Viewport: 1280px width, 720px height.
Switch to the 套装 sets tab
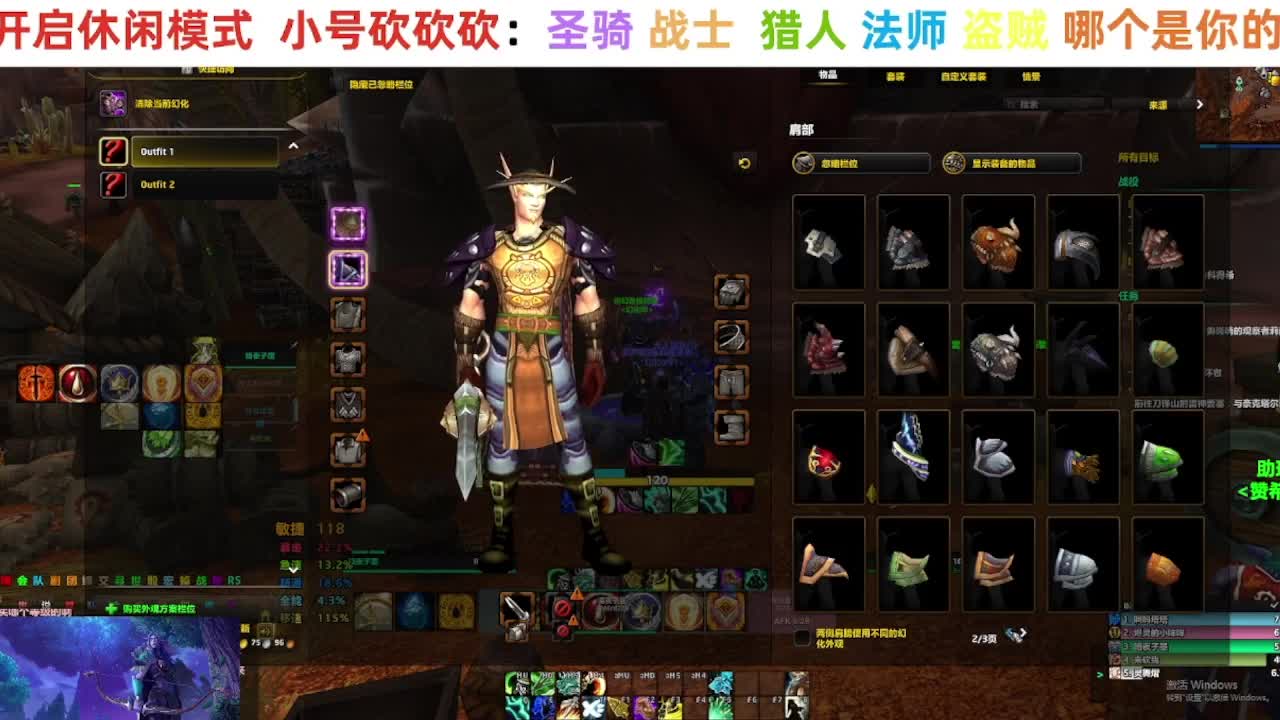coord(898,76)
